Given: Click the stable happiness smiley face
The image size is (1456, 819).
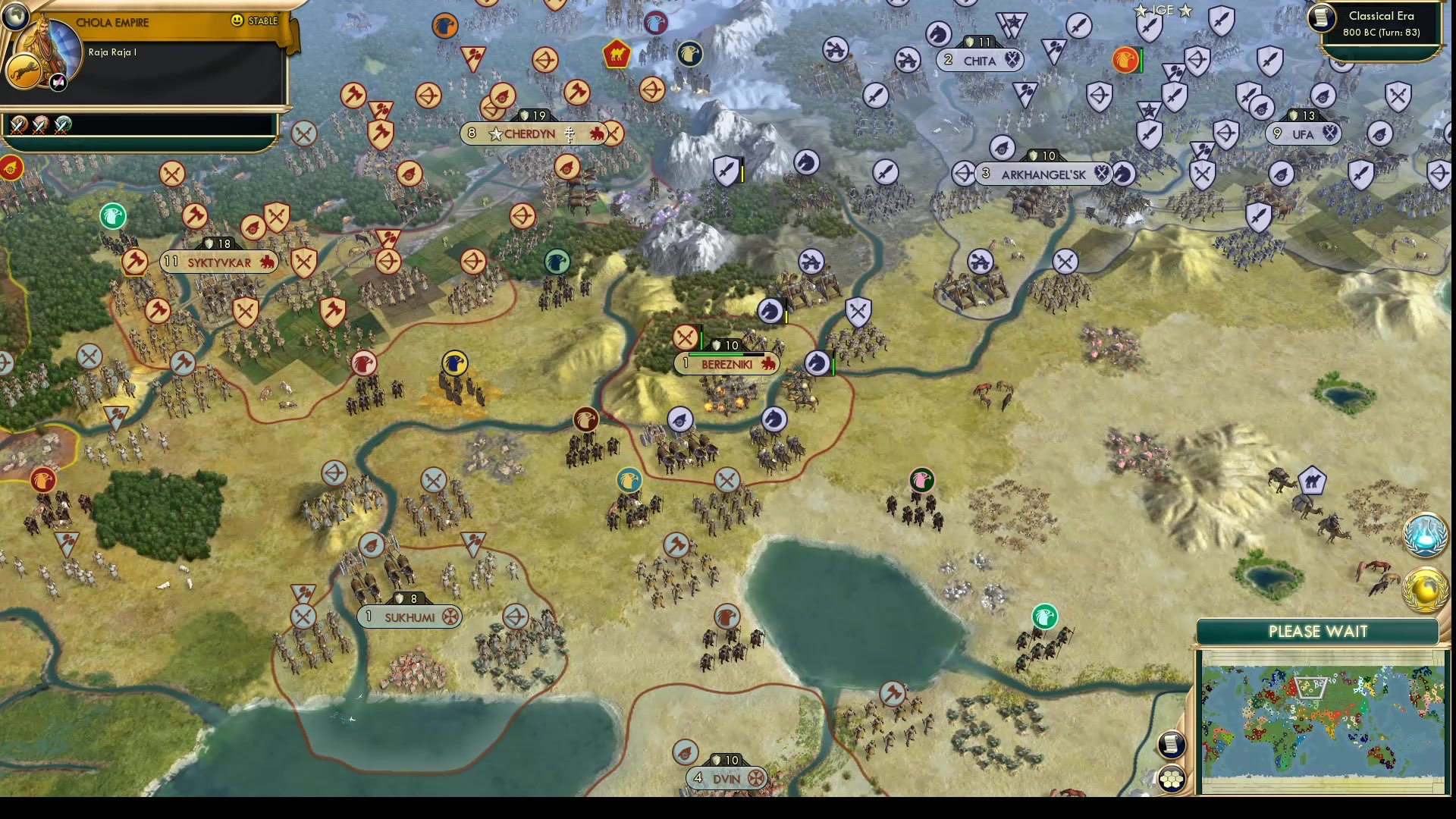Looking at the screenshot, I should (x=238, y=21).
